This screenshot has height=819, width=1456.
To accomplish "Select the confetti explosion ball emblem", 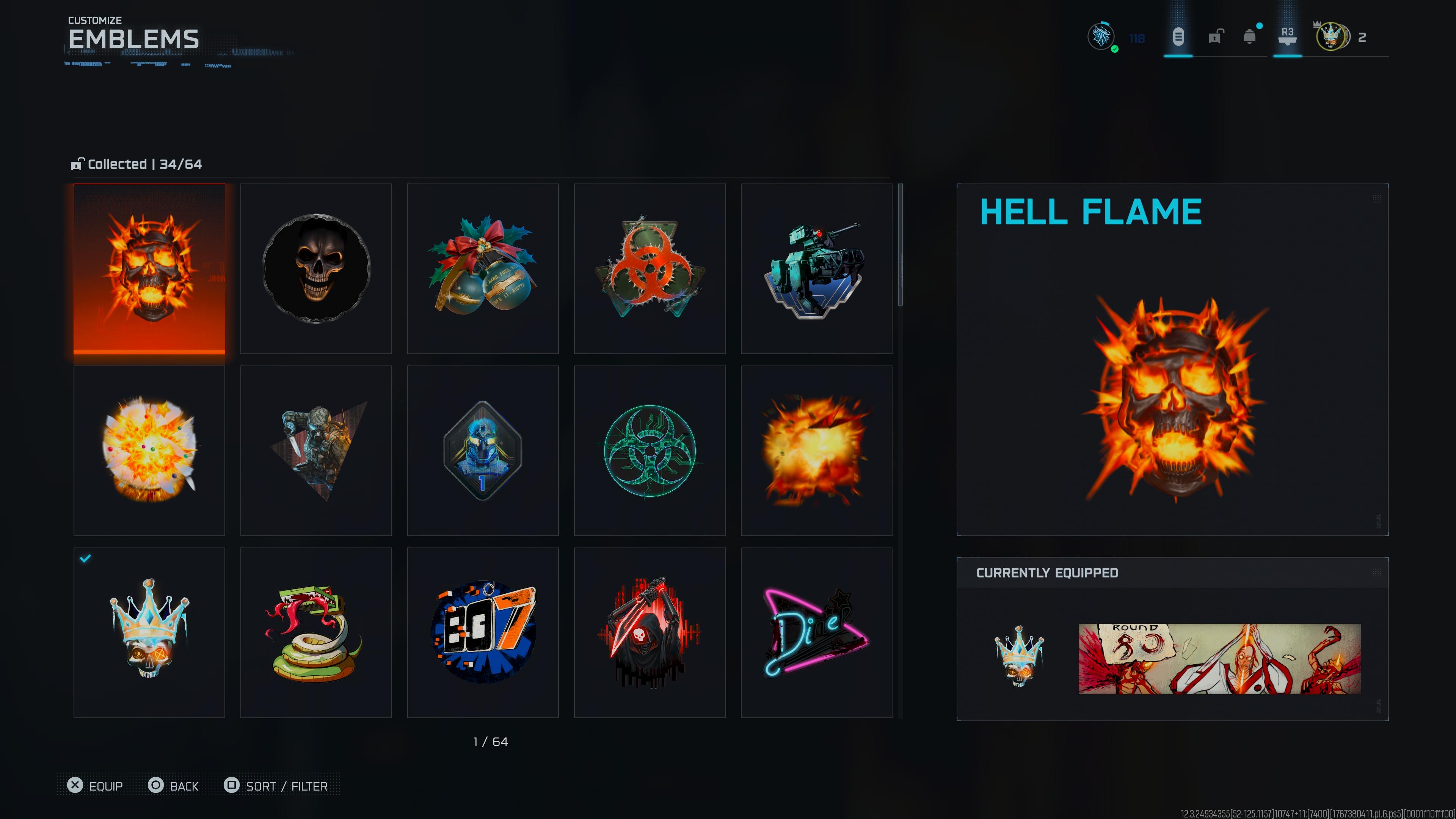I will (x=149, y=450).
